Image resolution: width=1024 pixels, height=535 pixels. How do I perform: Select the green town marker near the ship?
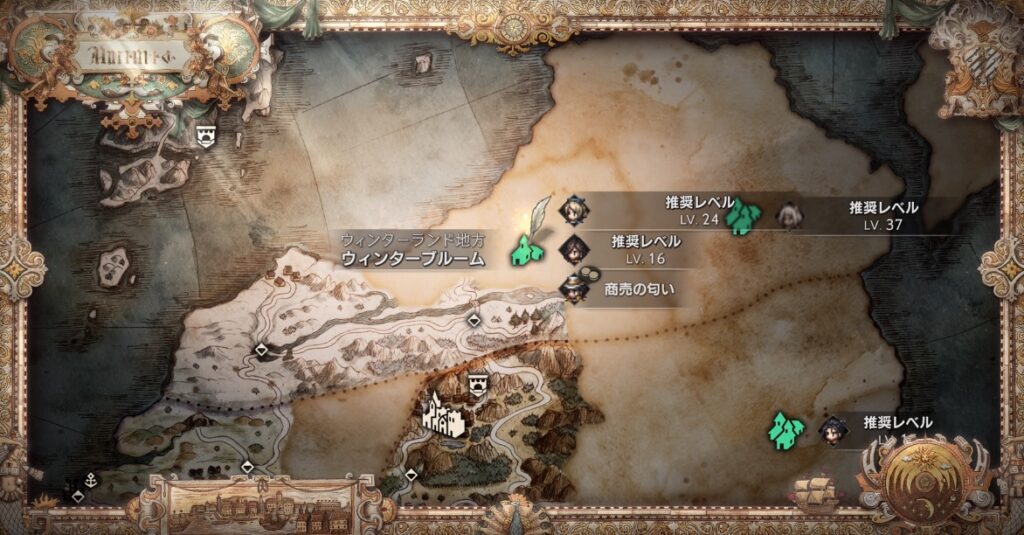point(785,430)
